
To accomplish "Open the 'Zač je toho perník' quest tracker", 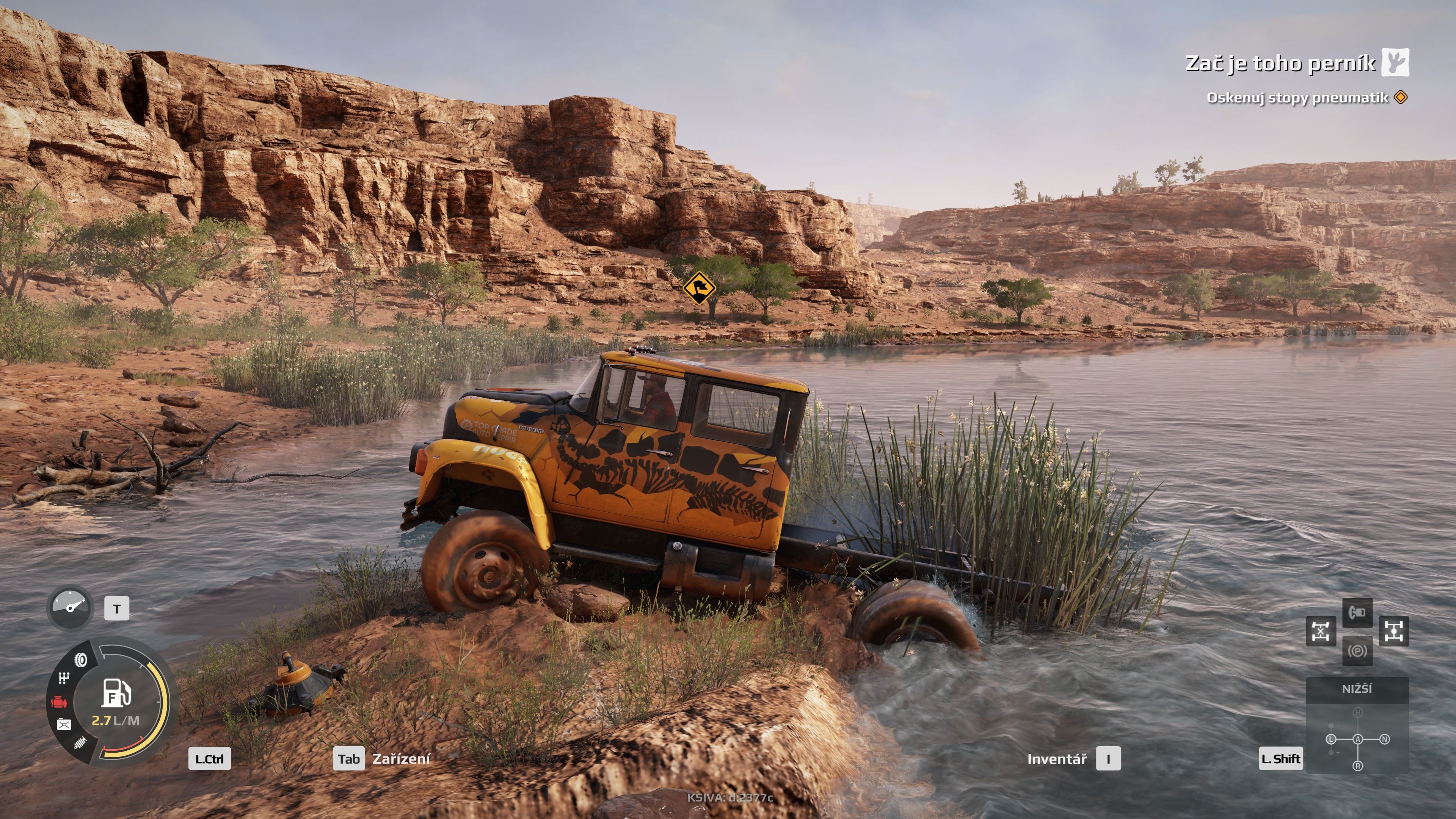I will 1280,63.
